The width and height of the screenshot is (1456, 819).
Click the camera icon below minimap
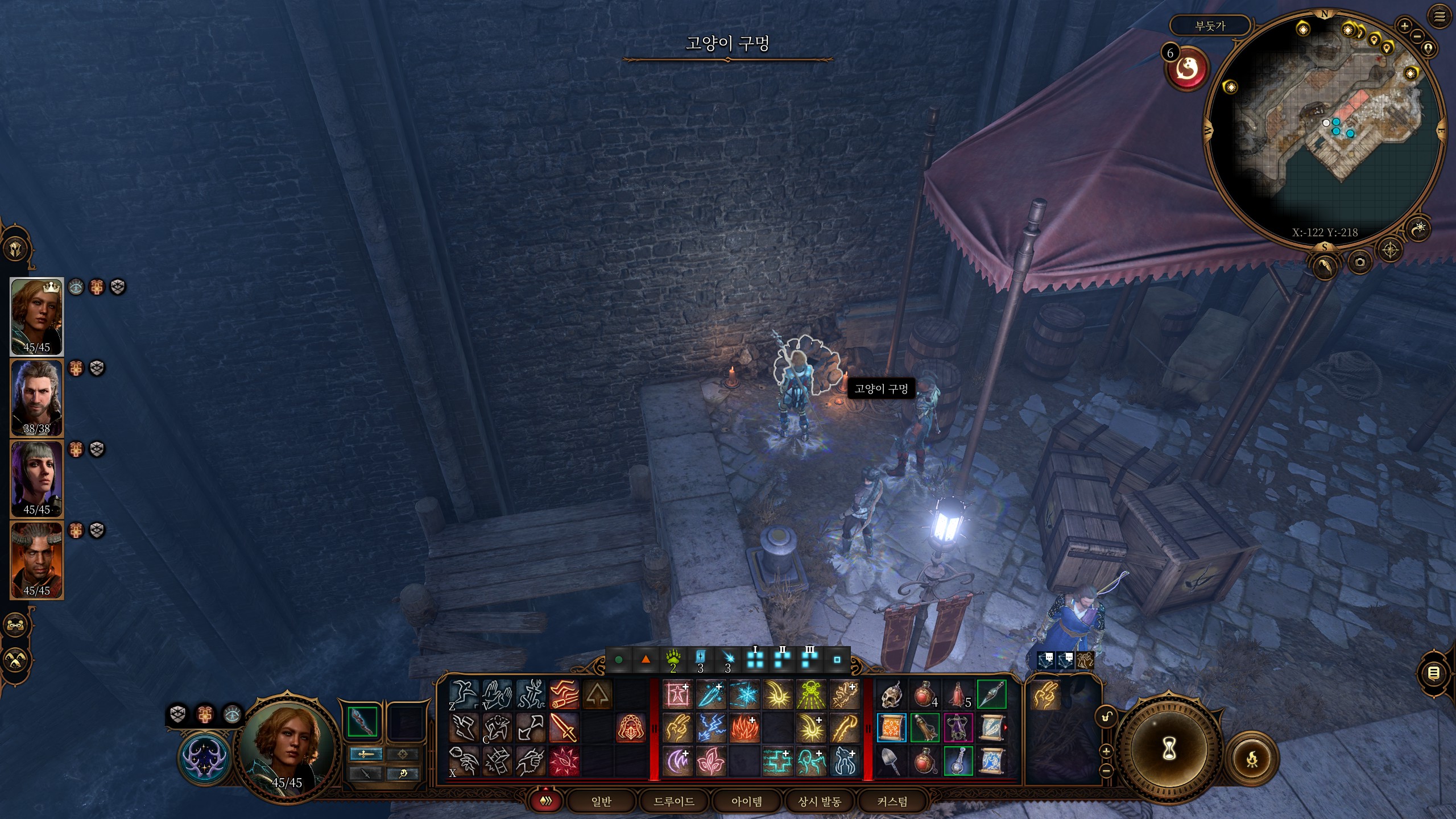[x=1360, y=262]
